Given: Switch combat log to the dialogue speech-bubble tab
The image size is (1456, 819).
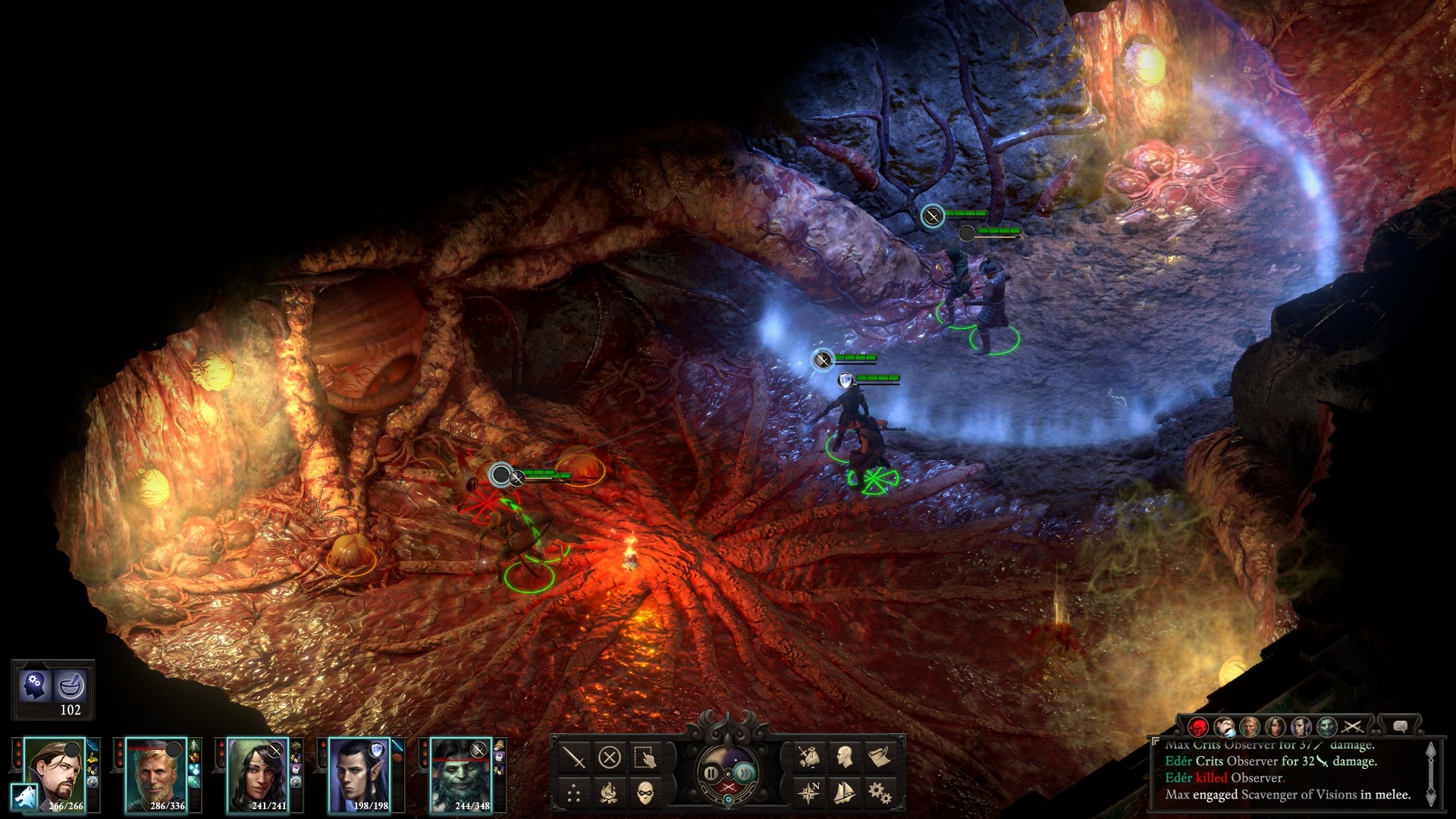Looking at the screenshot, I should point(1400,726).
